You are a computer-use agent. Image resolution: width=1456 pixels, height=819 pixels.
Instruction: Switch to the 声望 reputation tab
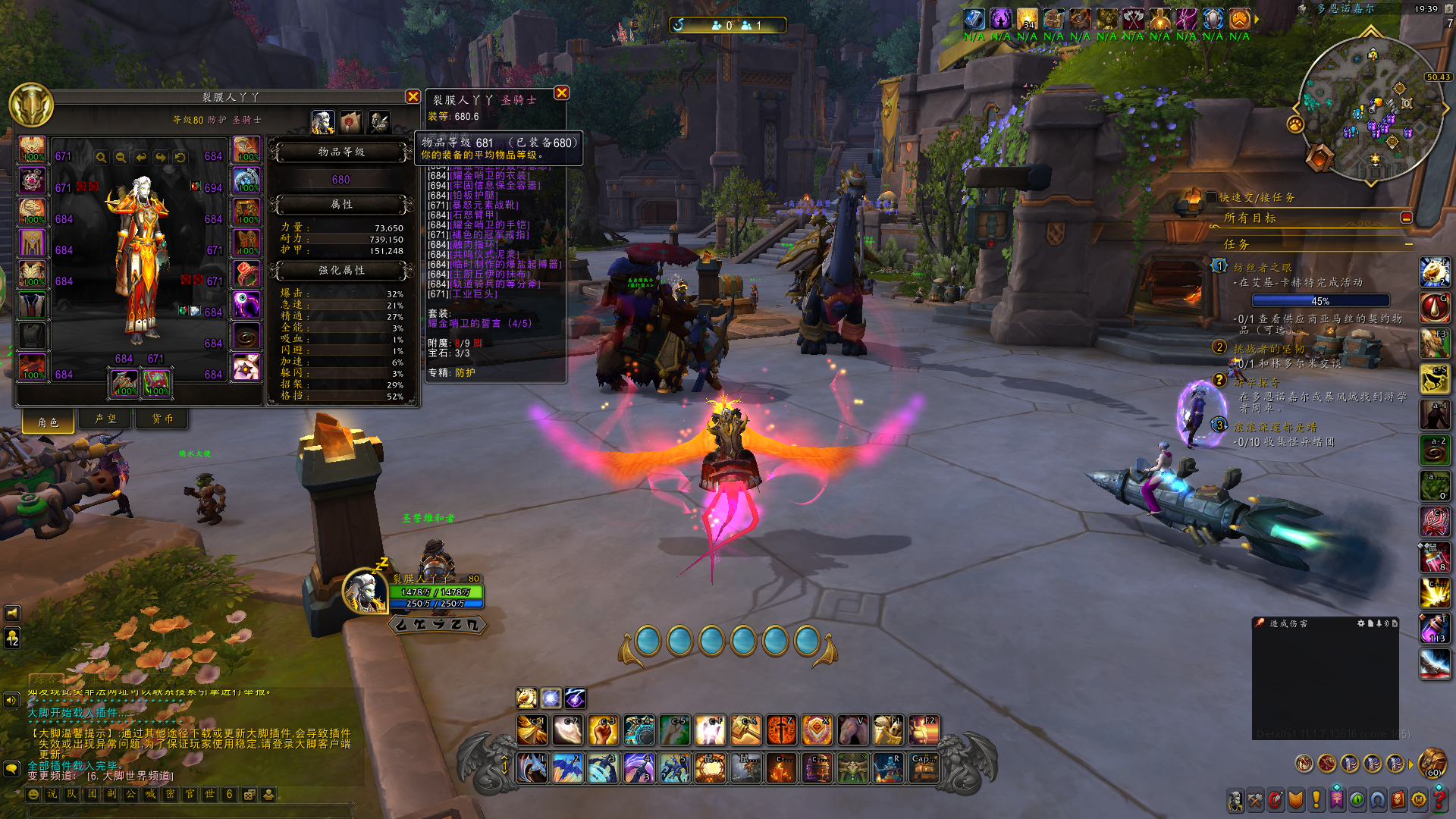pos(105,419)
